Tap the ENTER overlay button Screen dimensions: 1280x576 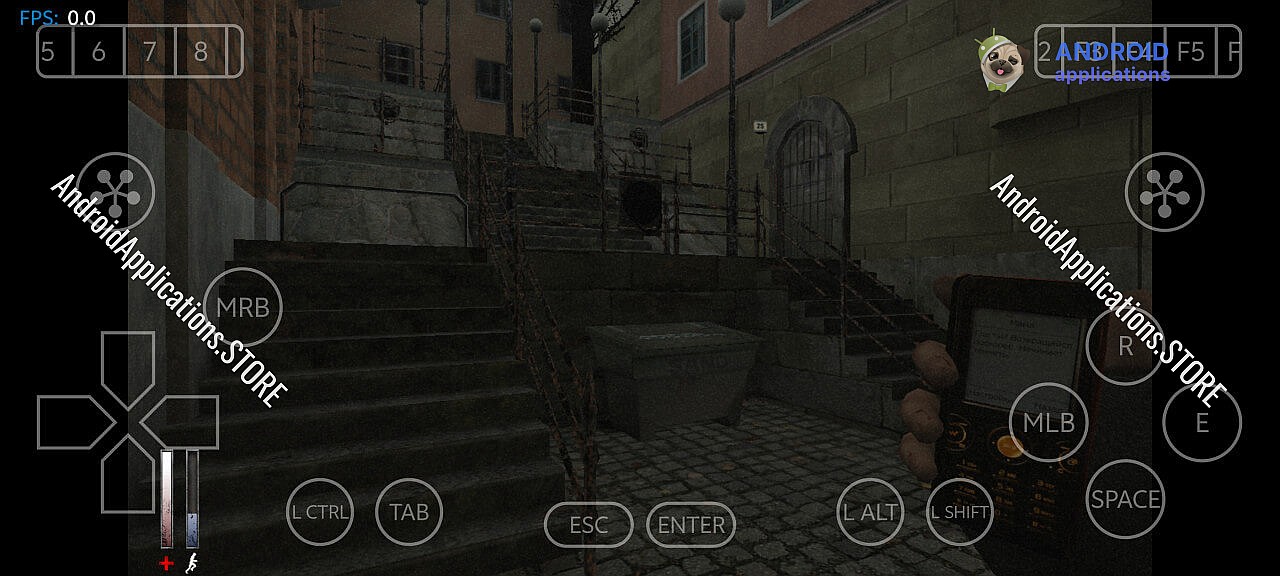691,525
